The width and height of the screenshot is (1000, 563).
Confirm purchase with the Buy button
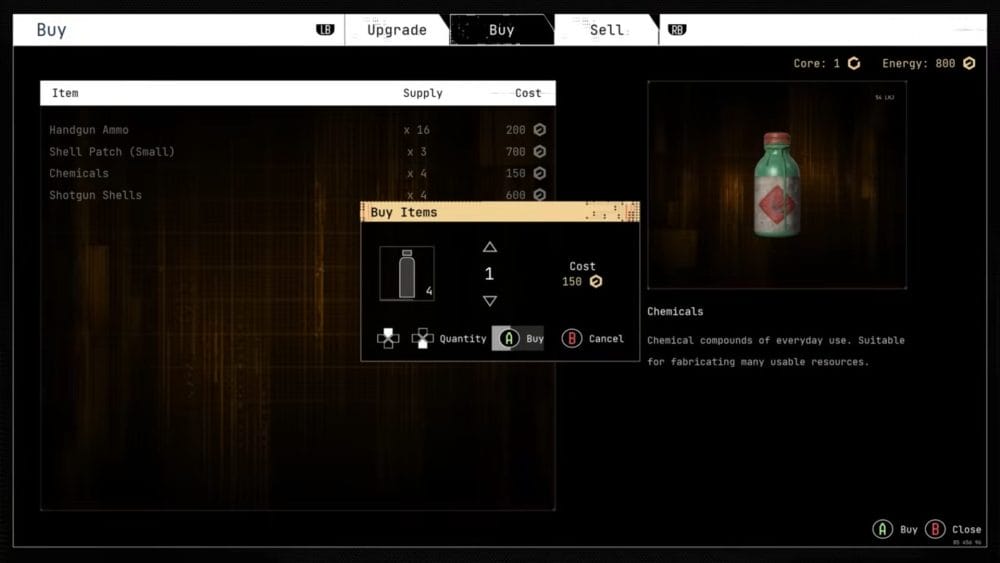(x=518, y=339)
